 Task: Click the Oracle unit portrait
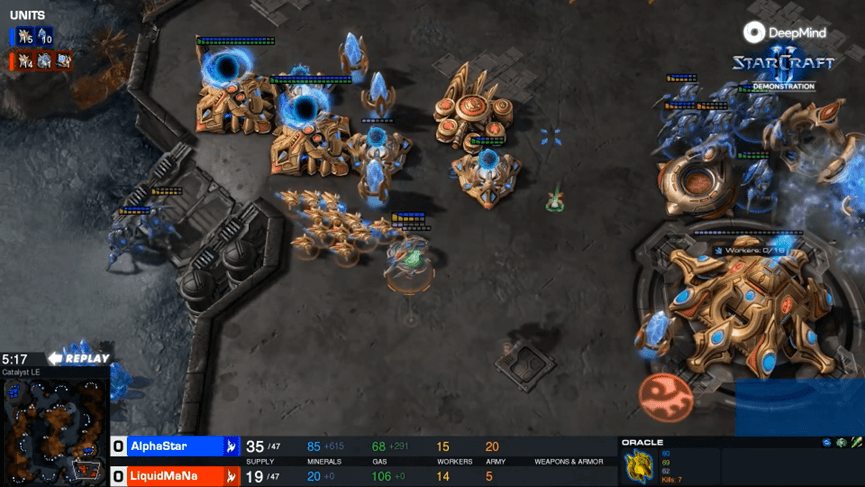point(640,466)
